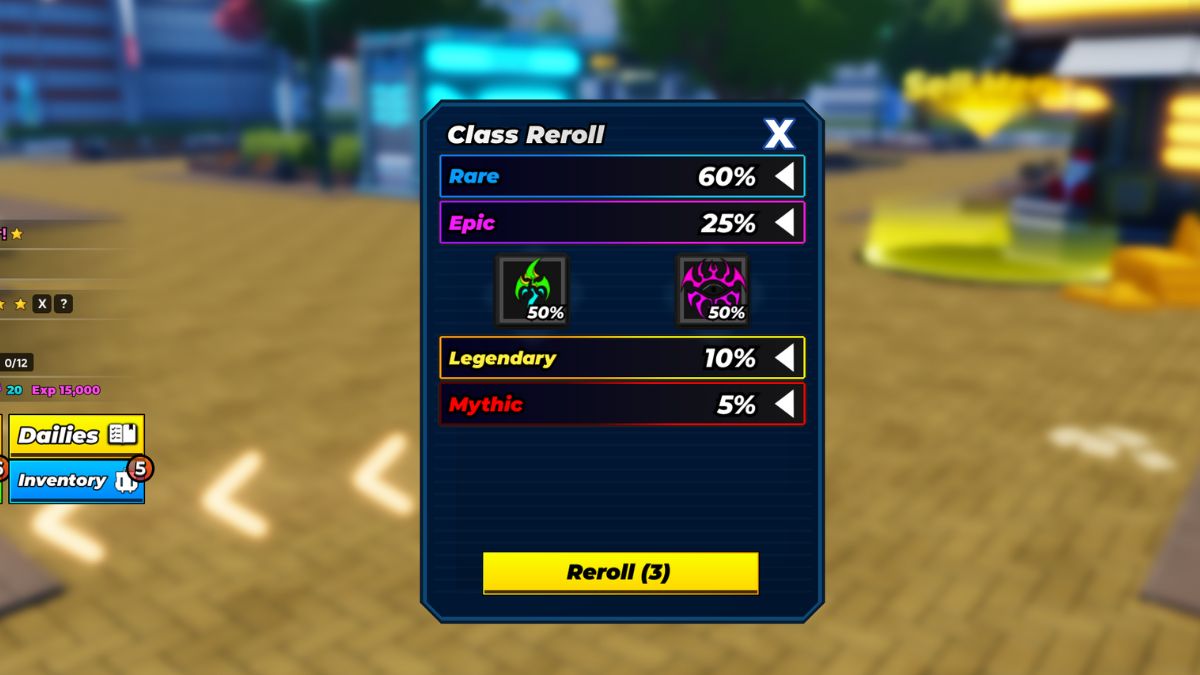Expand the Rare 60% class row
Viewport: 1200px width, 675px height.
[785, 177]
